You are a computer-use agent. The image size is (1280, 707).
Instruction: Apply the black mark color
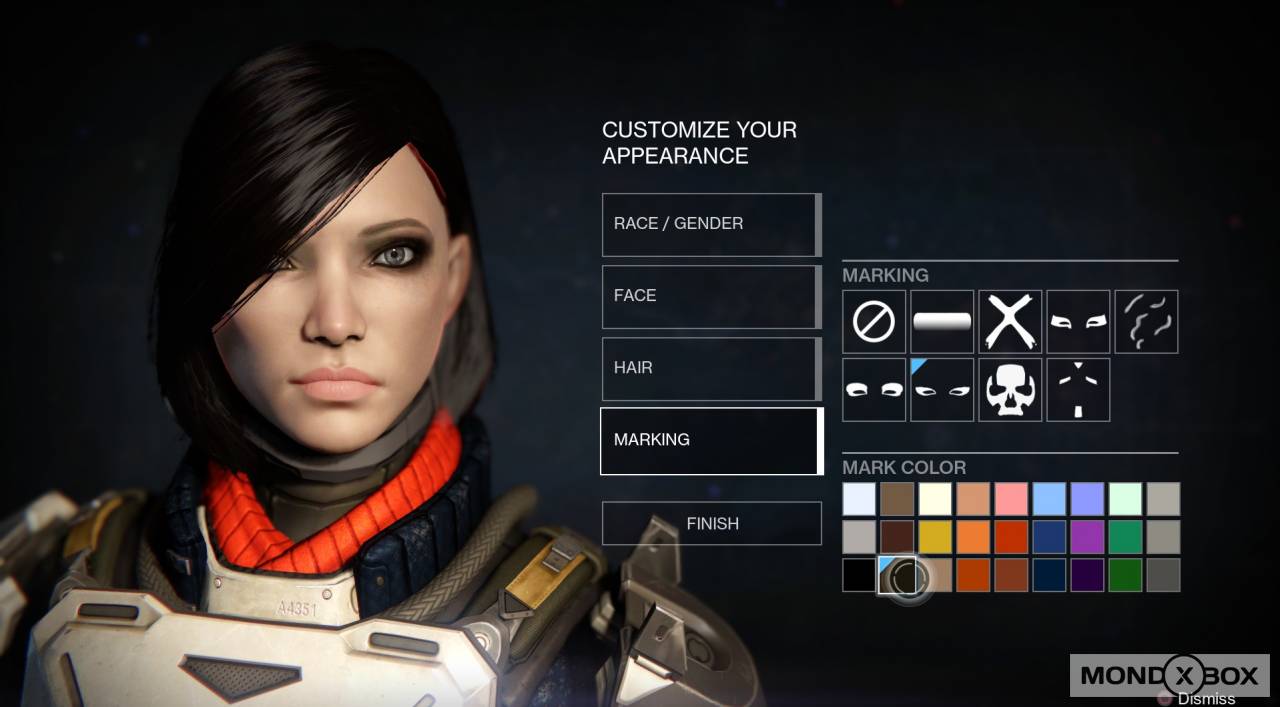coord(859,575)
